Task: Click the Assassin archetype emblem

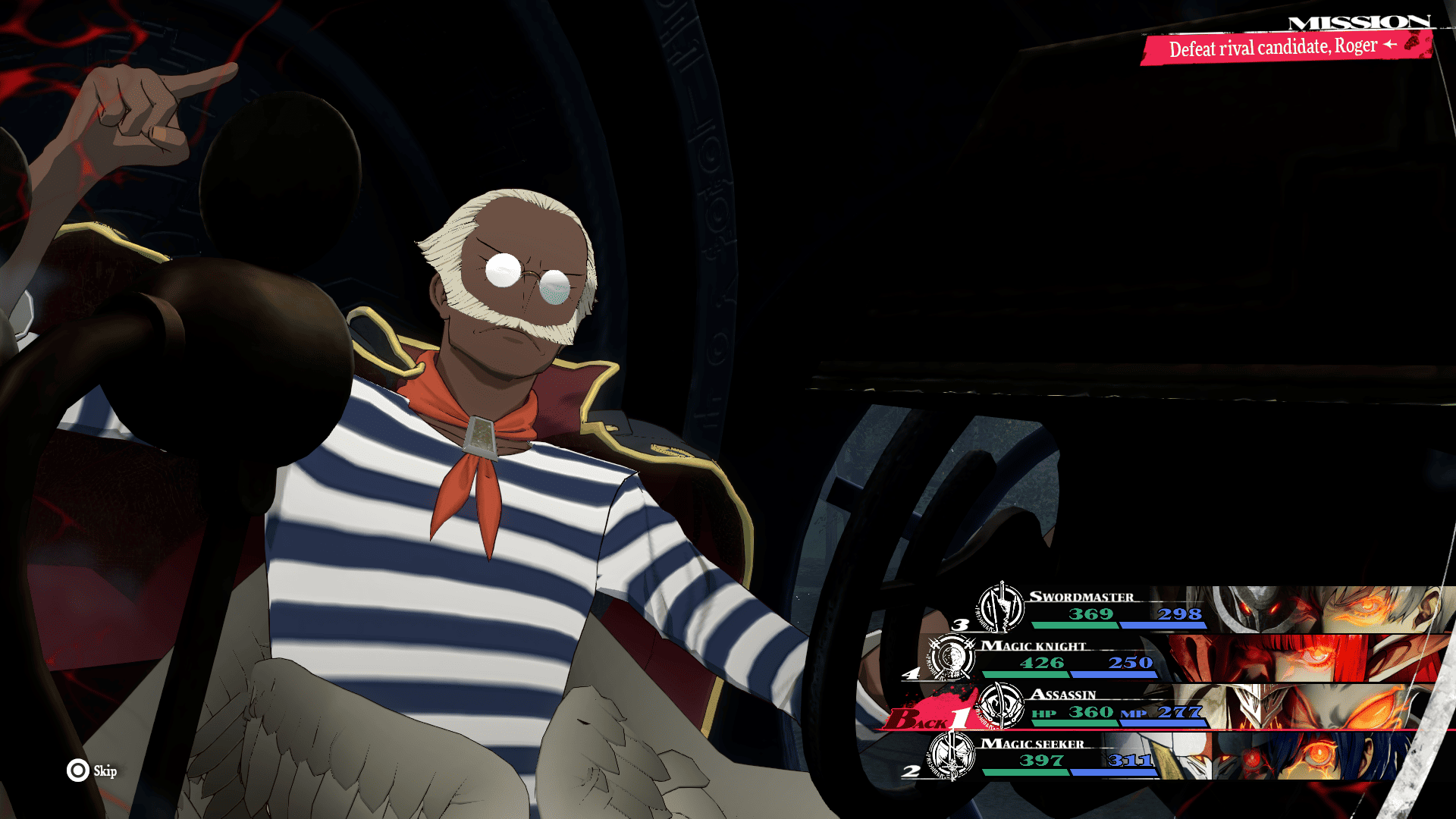Action: [x=1001, y=706]
